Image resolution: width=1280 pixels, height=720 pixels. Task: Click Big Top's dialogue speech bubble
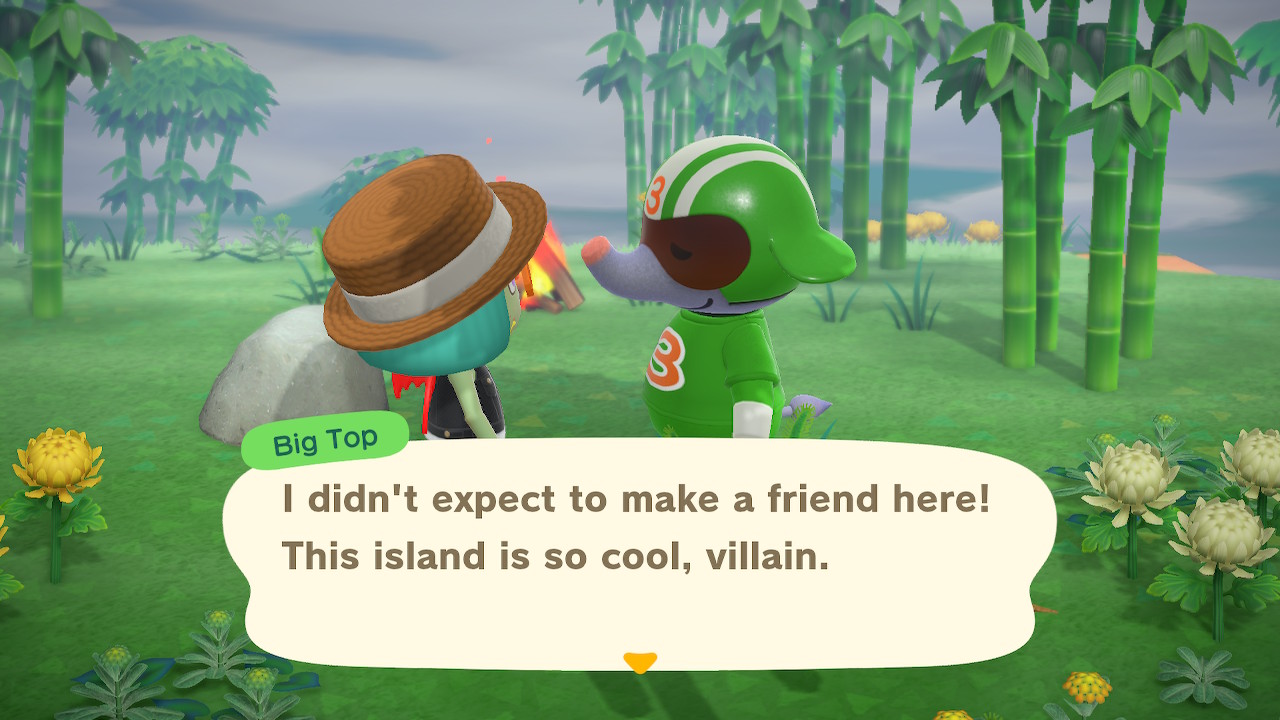(x=638, y=552)
